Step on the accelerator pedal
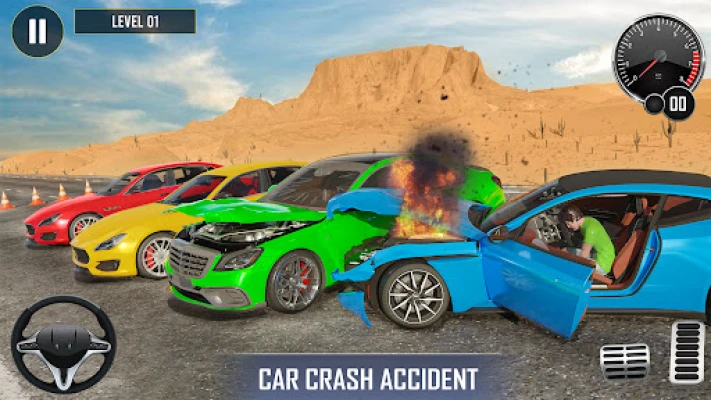The width and height of the screenshot is (711, 400). 687,351
